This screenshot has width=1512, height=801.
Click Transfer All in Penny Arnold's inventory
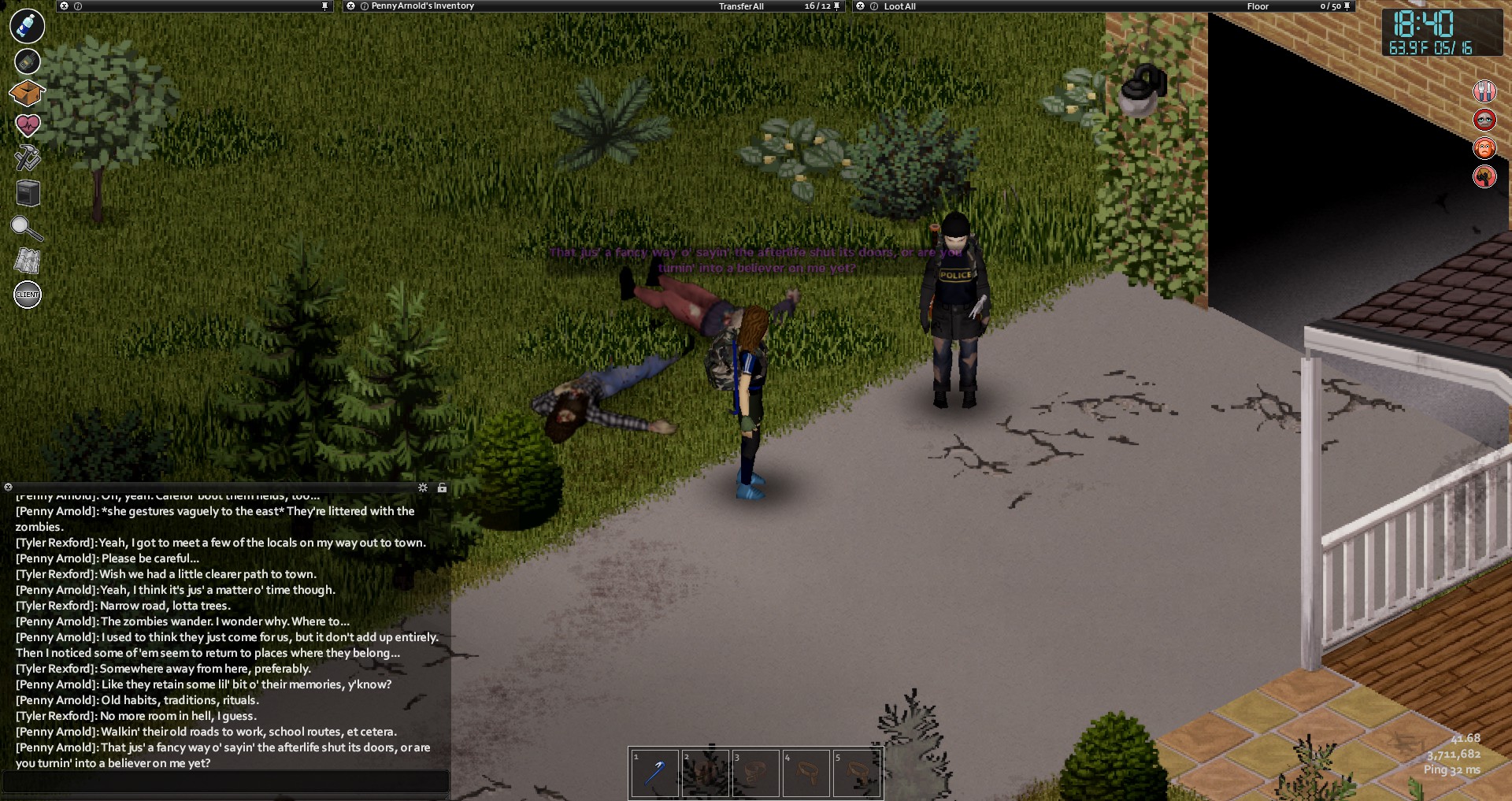[740, 6]
